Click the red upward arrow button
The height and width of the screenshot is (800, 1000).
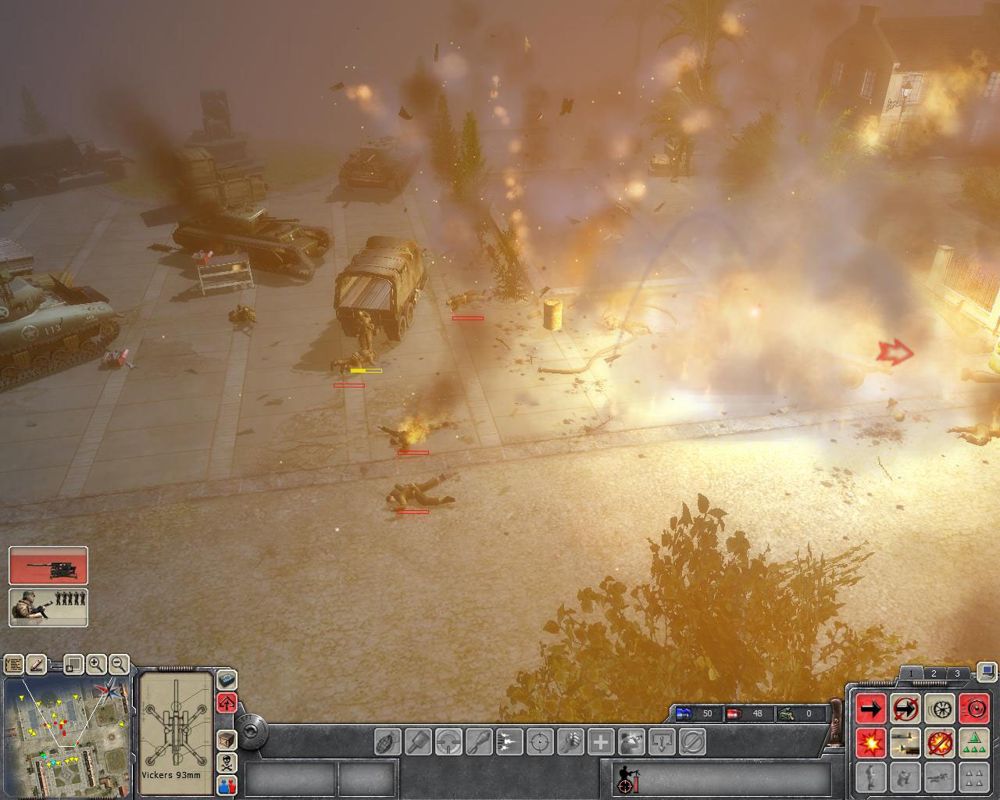tap(227, 702)
